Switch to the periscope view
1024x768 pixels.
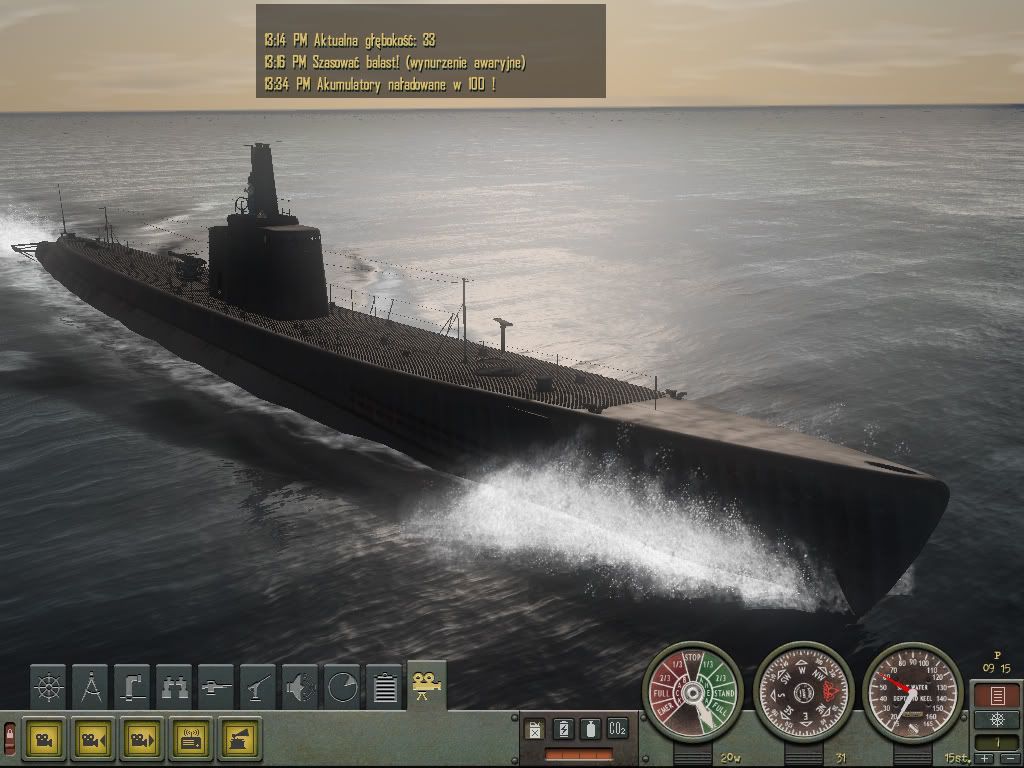tap(132, 686)
